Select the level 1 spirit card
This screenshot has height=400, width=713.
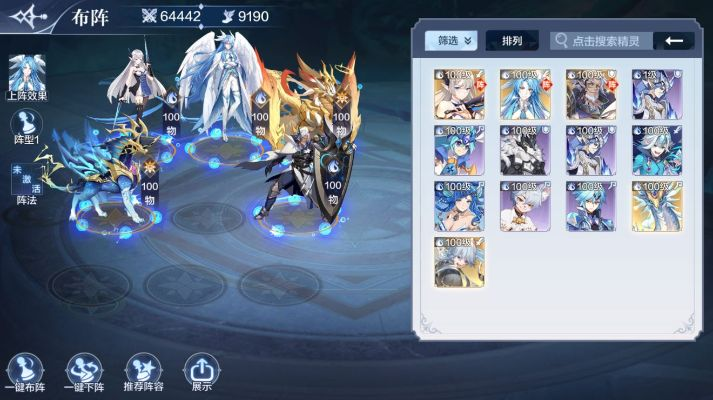[657, 94]
